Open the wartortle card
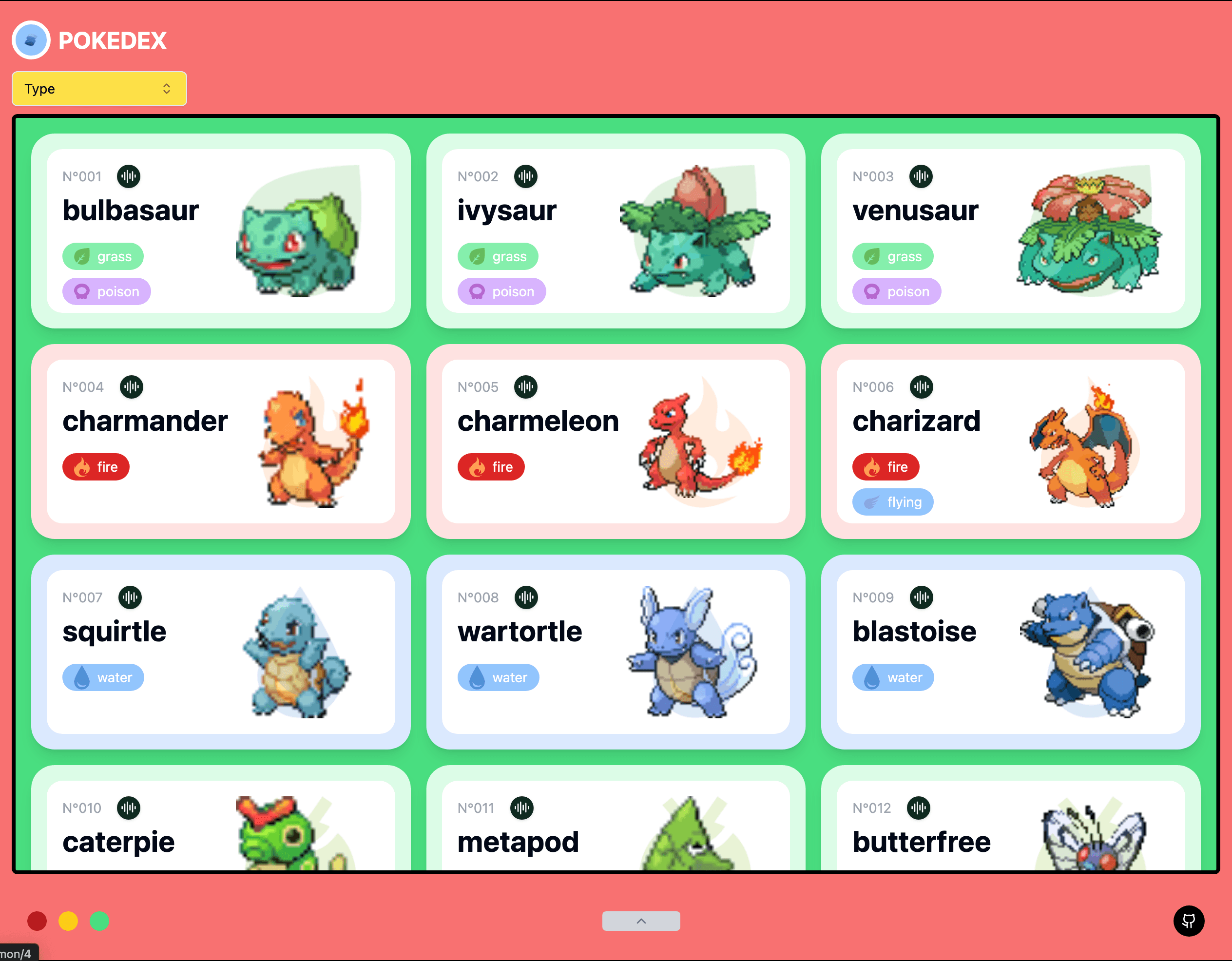This screenshot has height=961, width=1232. [615, 652]
